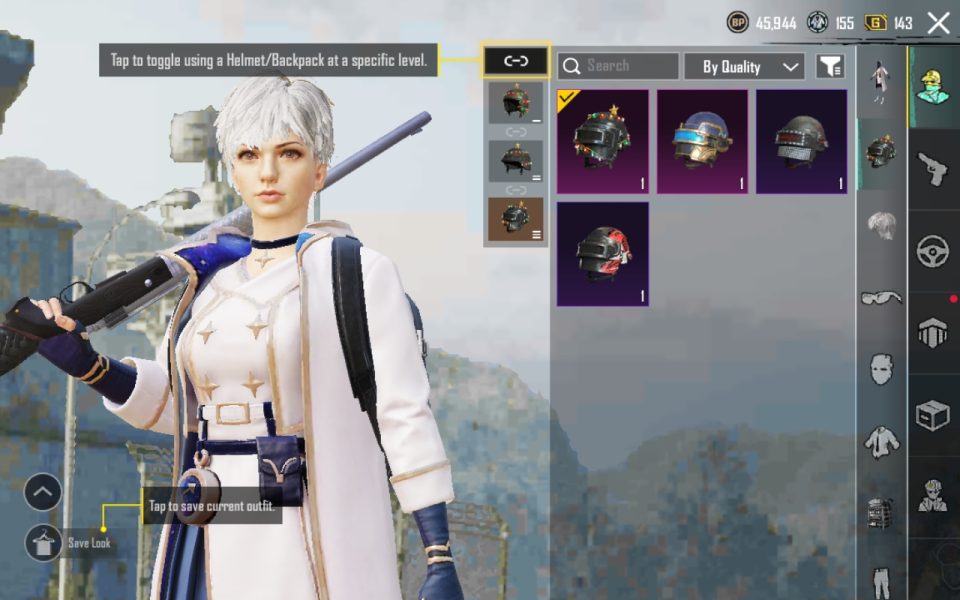Switch to the jacket clothing category

pyautogui.click(x=880, y=440)
